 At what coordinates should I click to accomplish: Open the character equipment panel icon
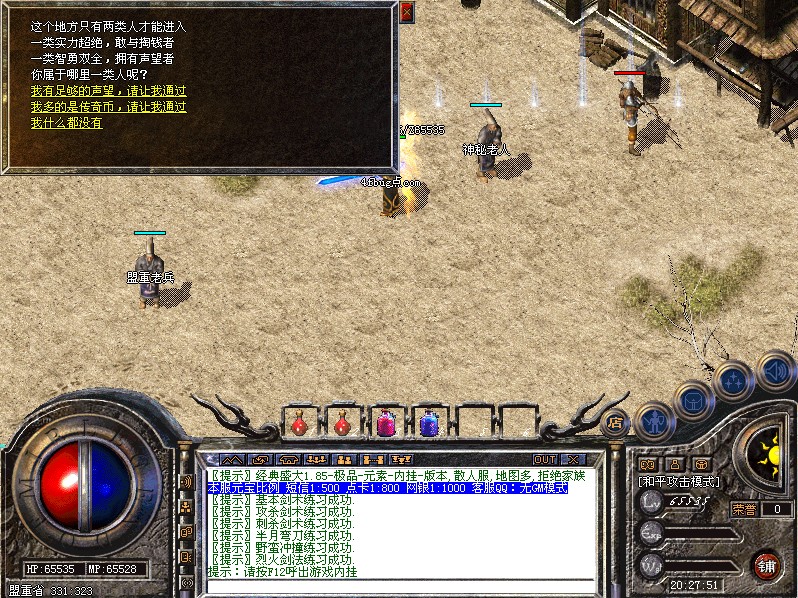coord(654,419)
